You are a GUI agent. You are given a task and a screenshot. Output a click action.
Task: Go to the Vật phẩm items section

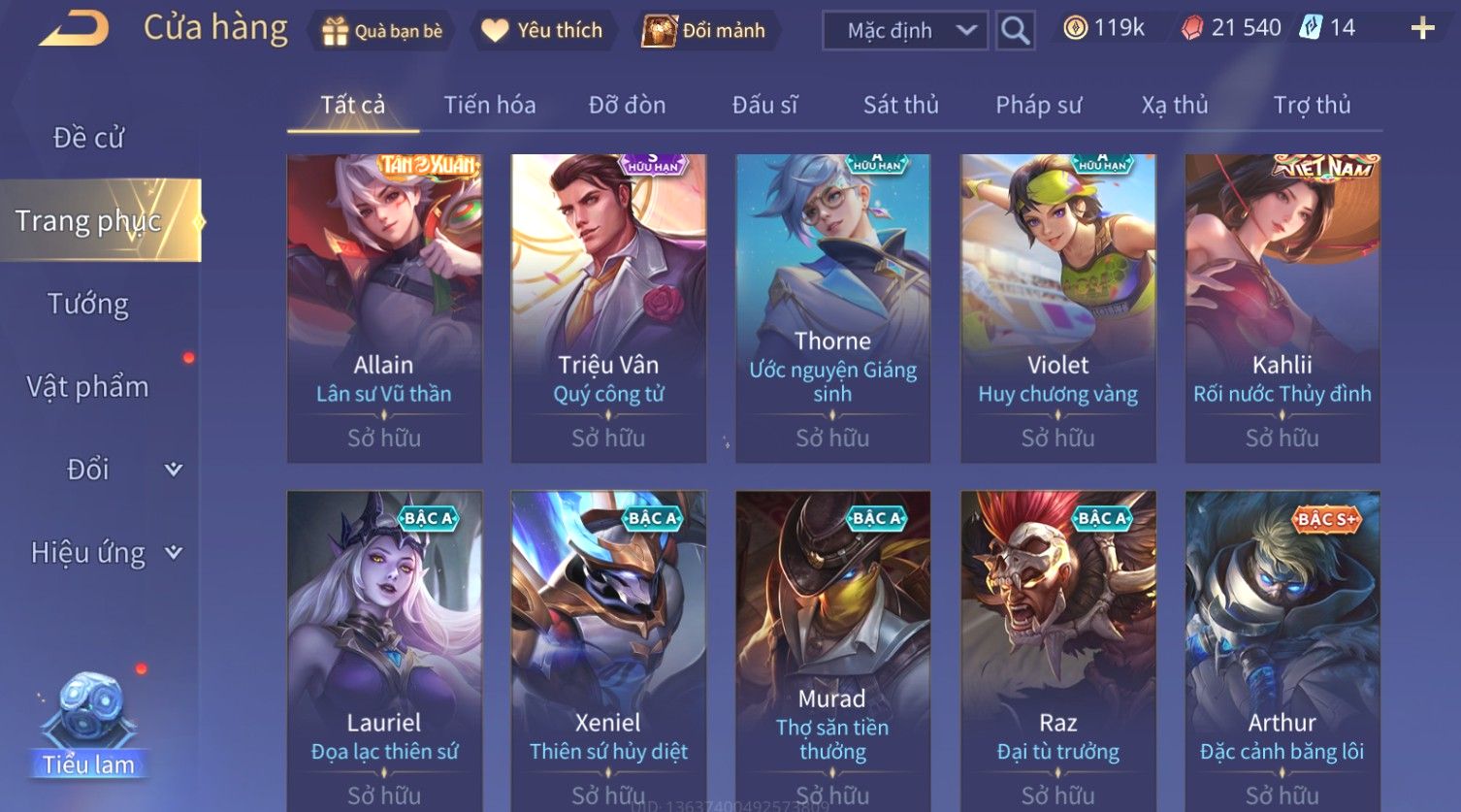click(88, 387)
